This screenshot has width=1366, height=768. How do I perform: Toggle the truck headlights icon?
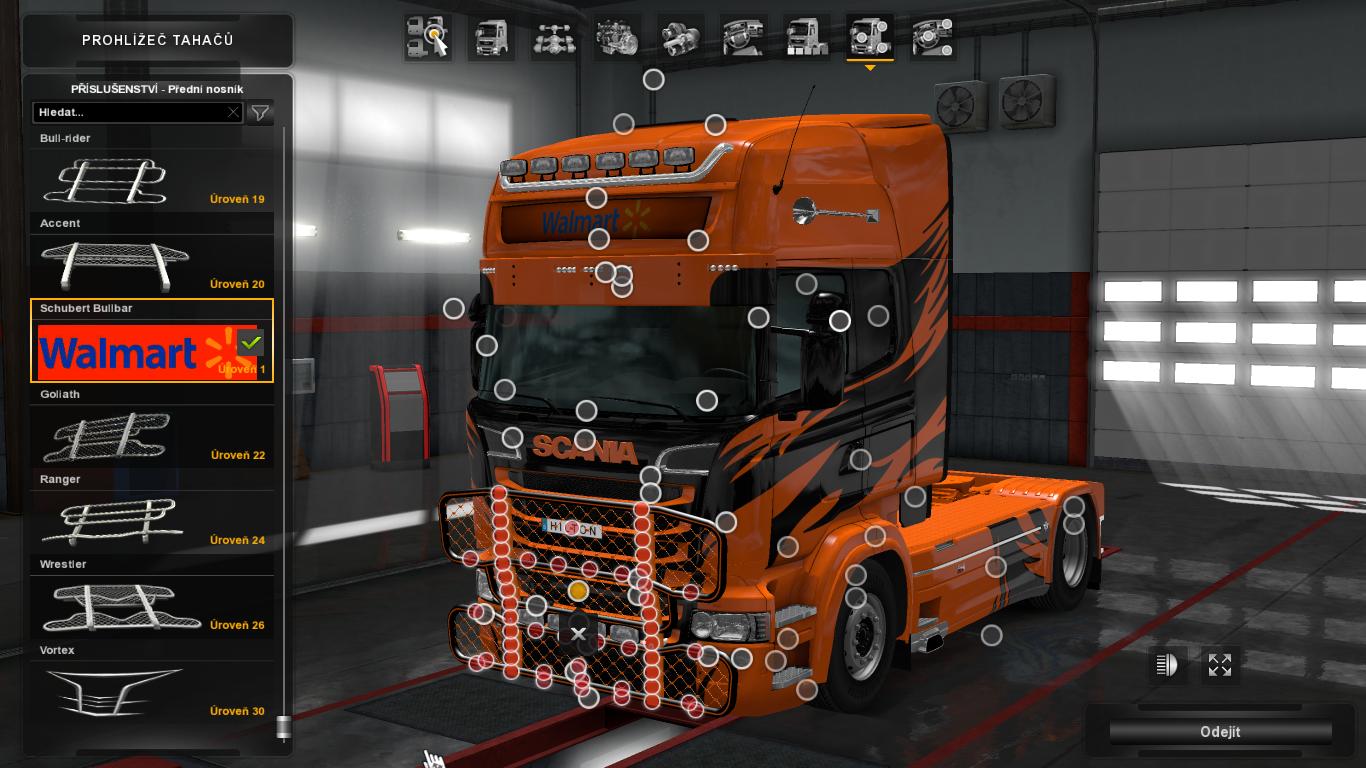point(1167,665)
